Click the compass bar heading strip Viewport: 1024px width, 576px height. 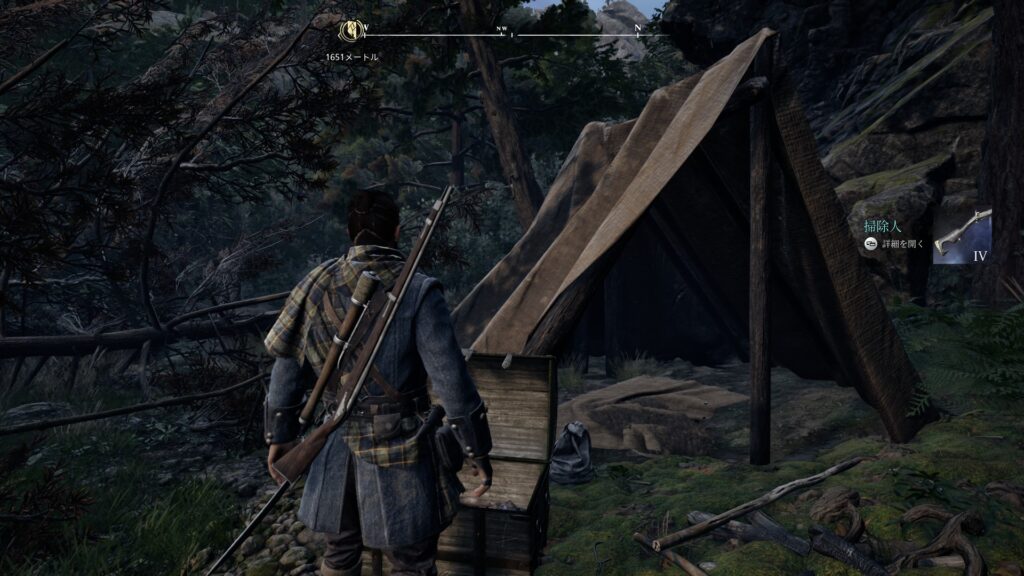point(512,34)
